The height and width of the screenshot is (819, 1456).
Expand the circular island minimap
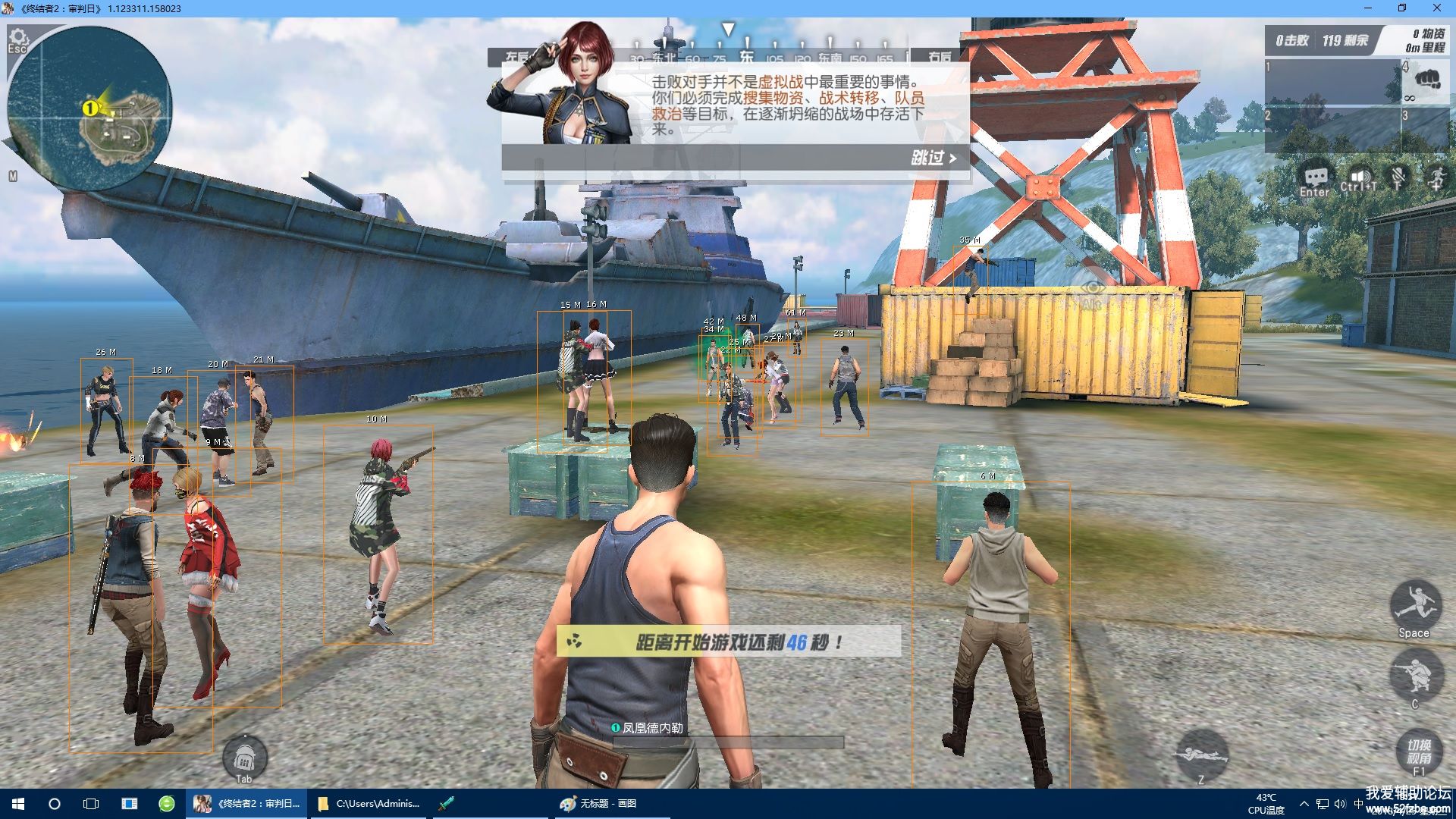click(x=90, y=110)
